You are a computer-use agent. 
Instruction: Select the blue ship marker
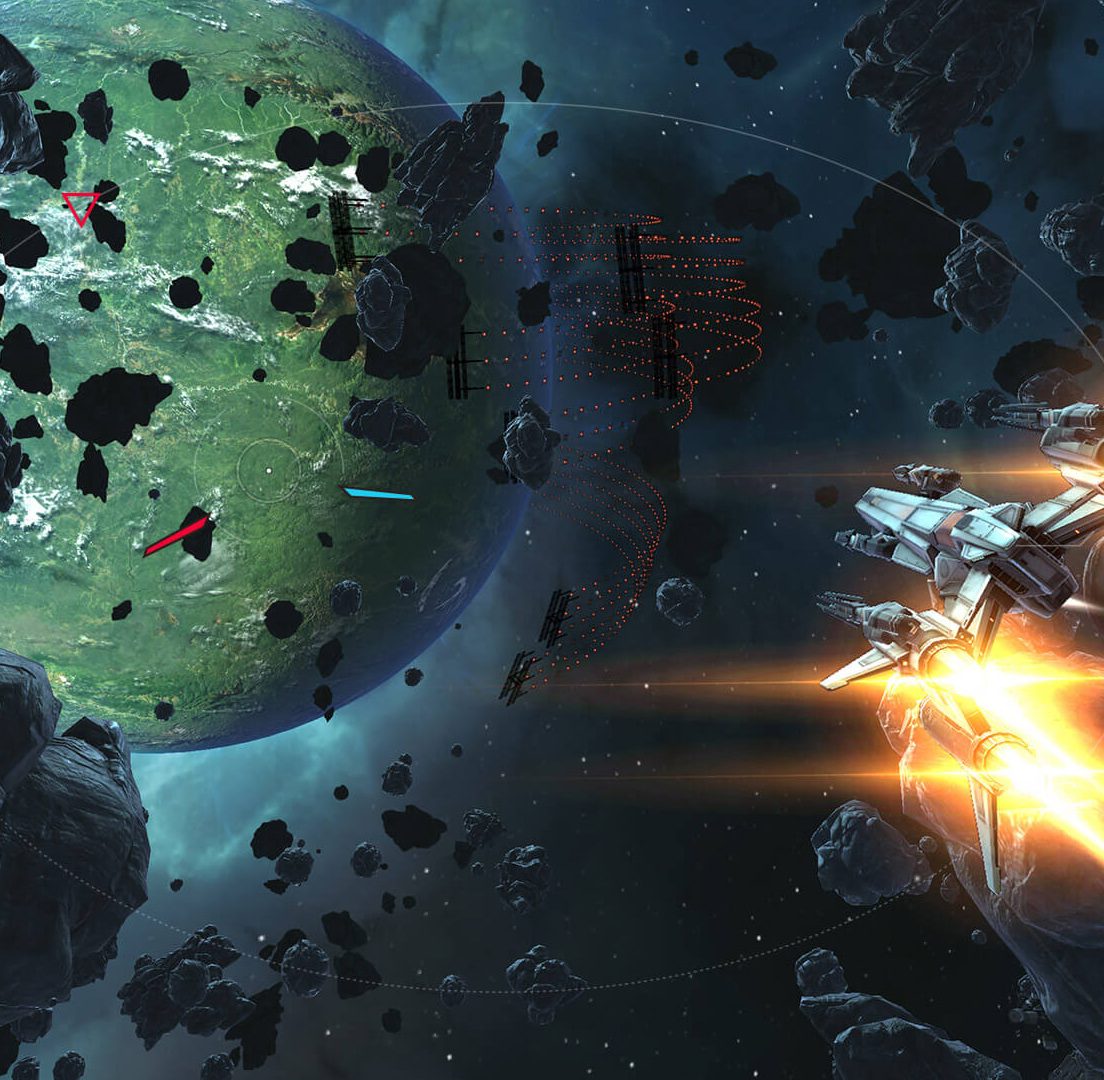point(378,493)
